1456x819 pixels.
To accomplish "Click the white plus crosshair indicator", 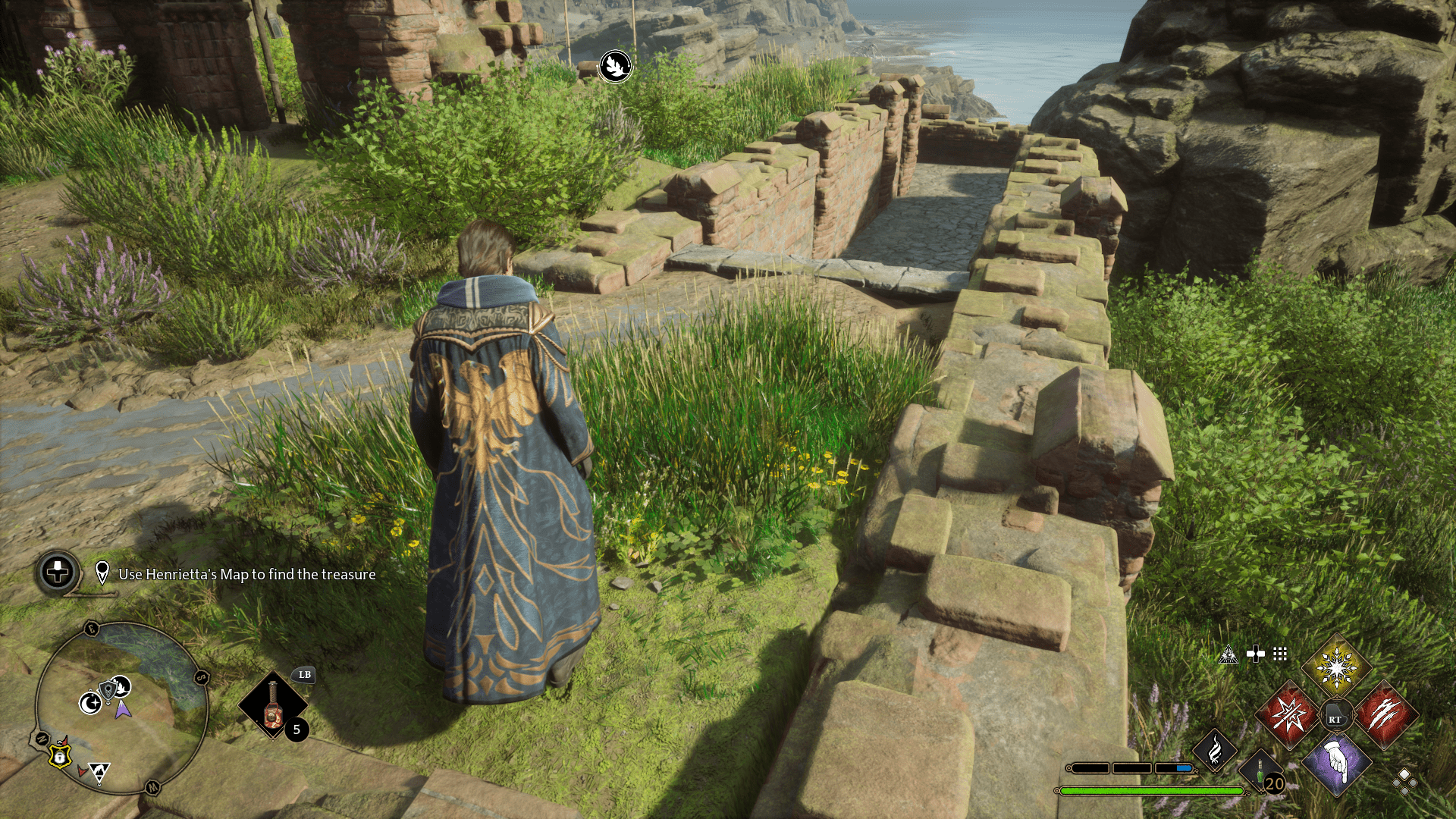I will click(1255, 654).
